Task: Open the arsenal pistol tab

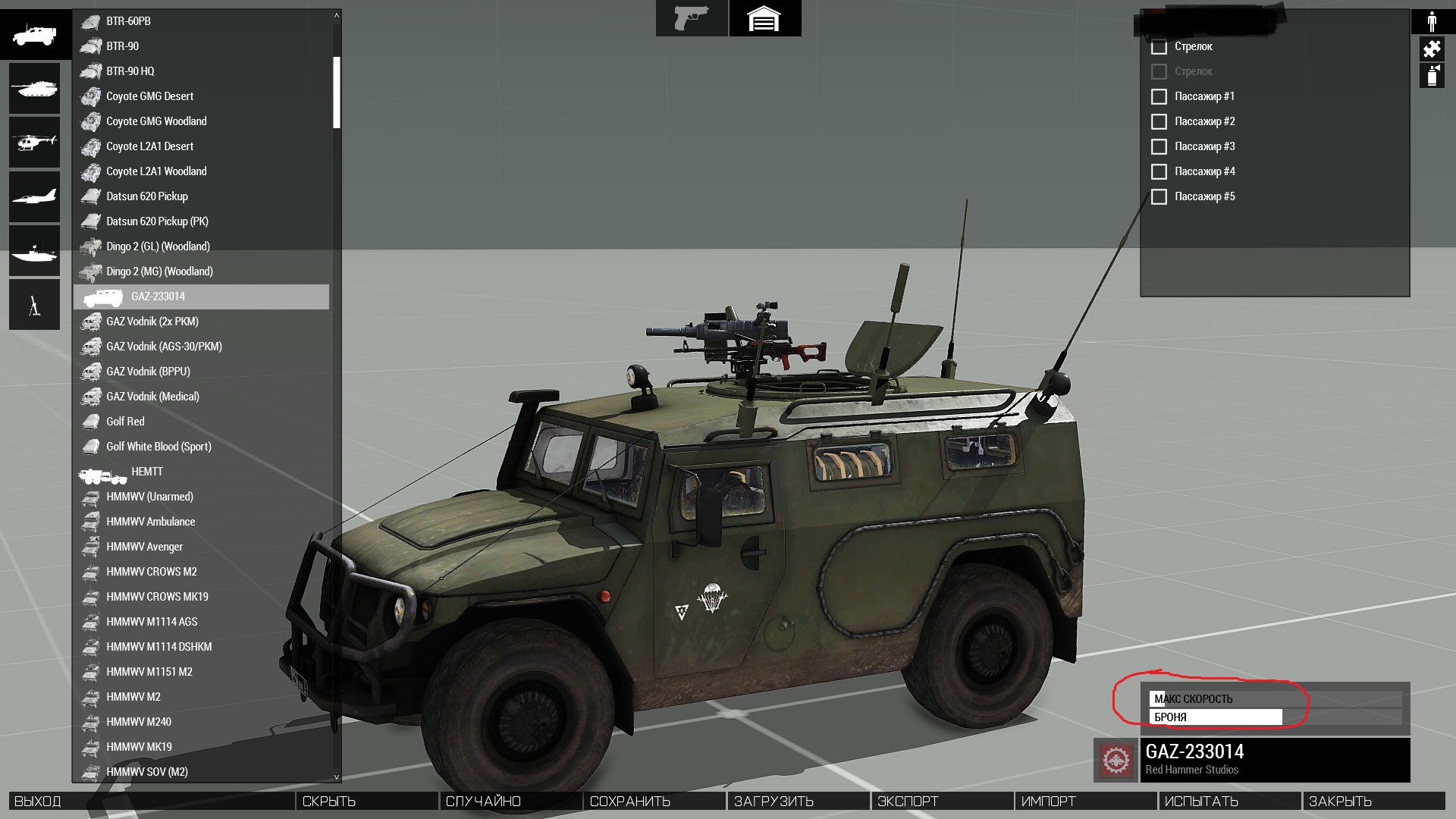Action: pyautogui.click(x=691, y=18)
